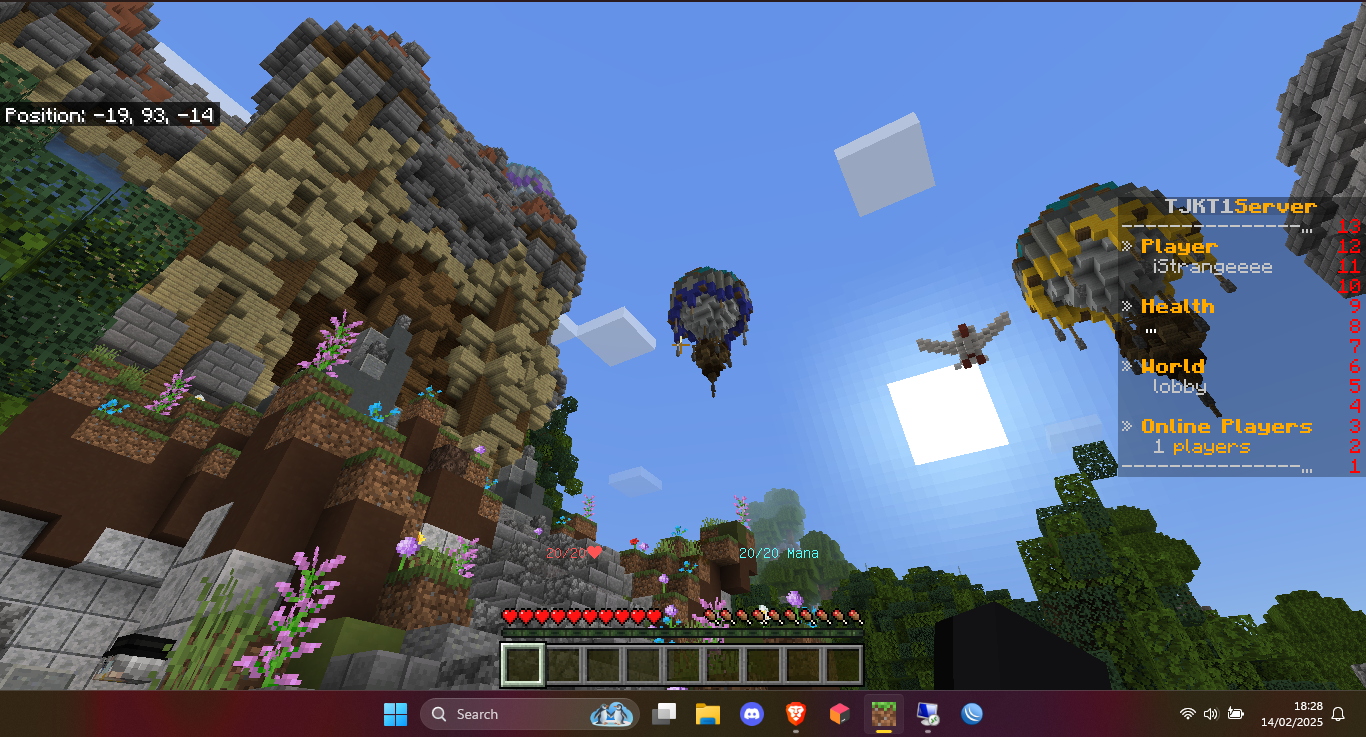
Task: Select the highlighted hotbar slot
Action: 523,665
